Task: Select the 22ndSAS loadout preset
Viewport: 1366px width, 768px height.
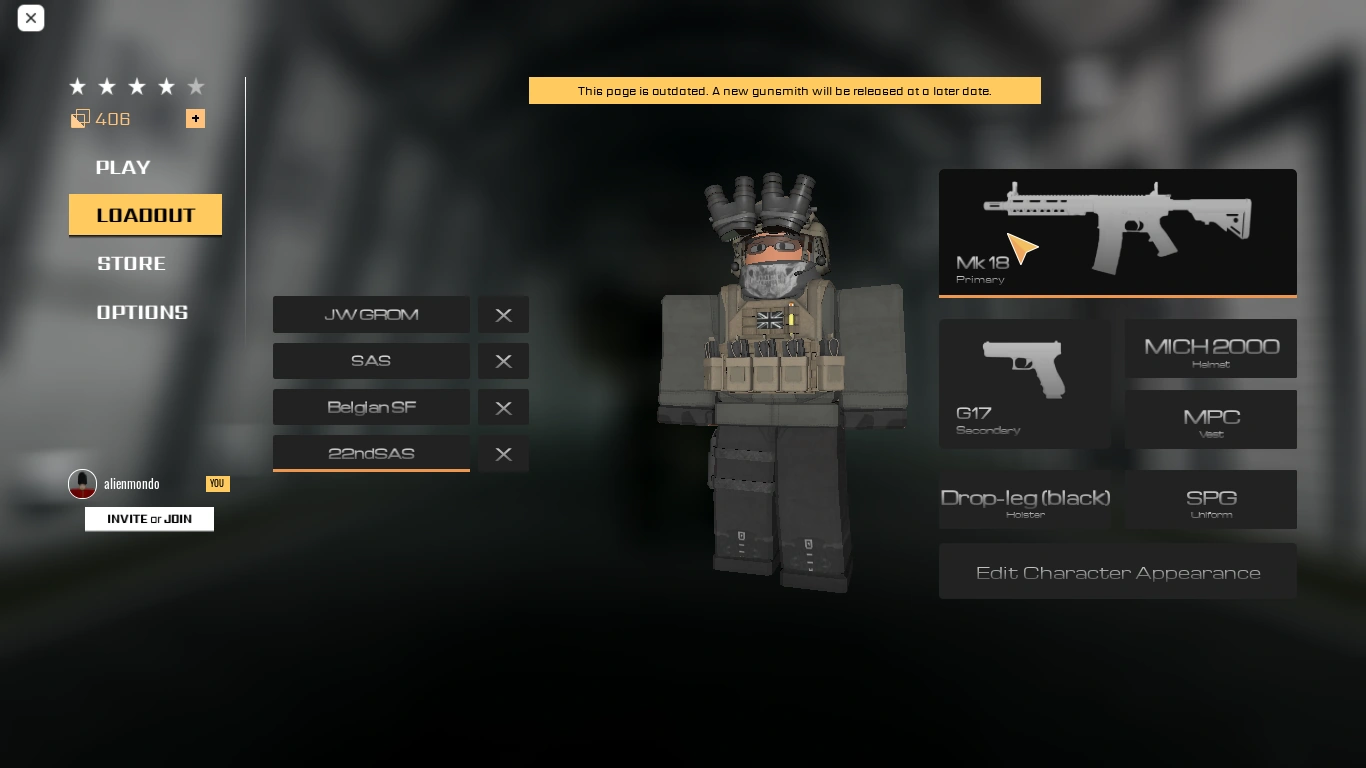Action: point(371,453)
